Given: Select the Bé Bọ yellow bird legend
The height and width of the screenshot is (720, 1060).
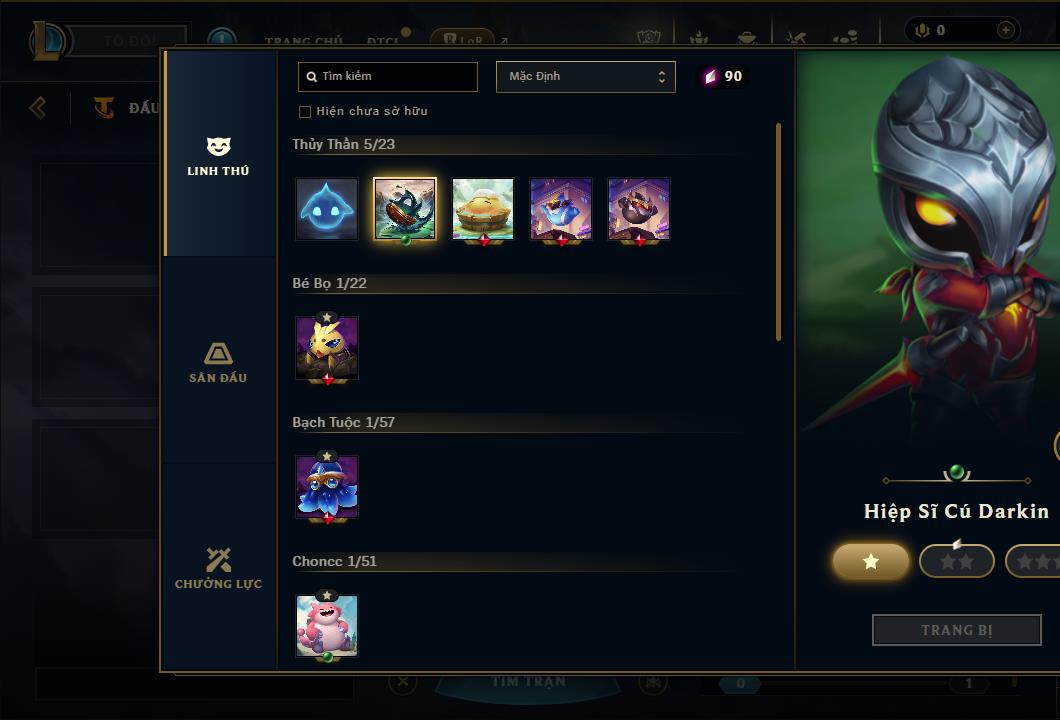Looking at the screenshot, I should click(x=327, y=348).
